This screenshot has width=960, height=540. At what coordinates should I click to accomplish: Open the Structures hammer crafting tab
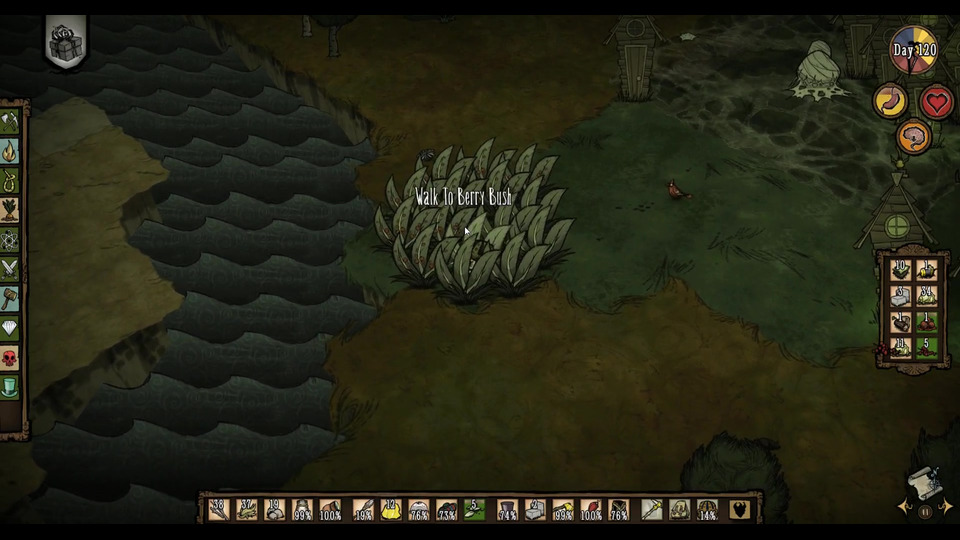pos(9,298)
